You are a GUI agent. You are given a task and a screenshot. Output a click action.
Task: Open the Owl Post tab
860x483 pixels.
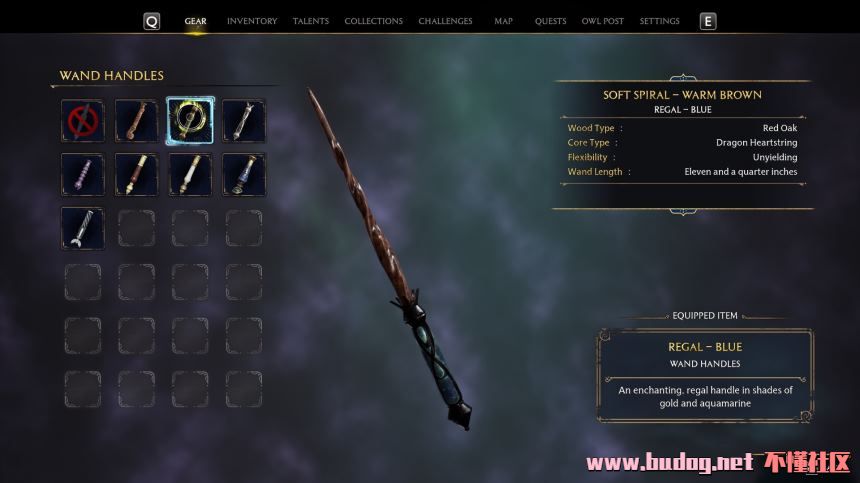coord(603,21)
